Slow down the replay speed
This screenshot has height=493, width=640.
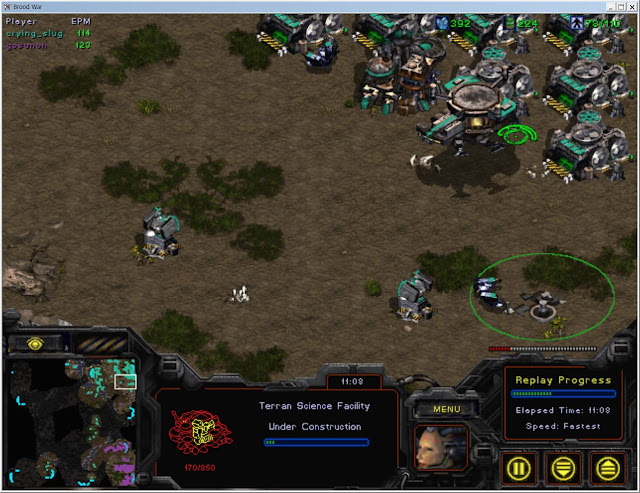tap(565, 465)
